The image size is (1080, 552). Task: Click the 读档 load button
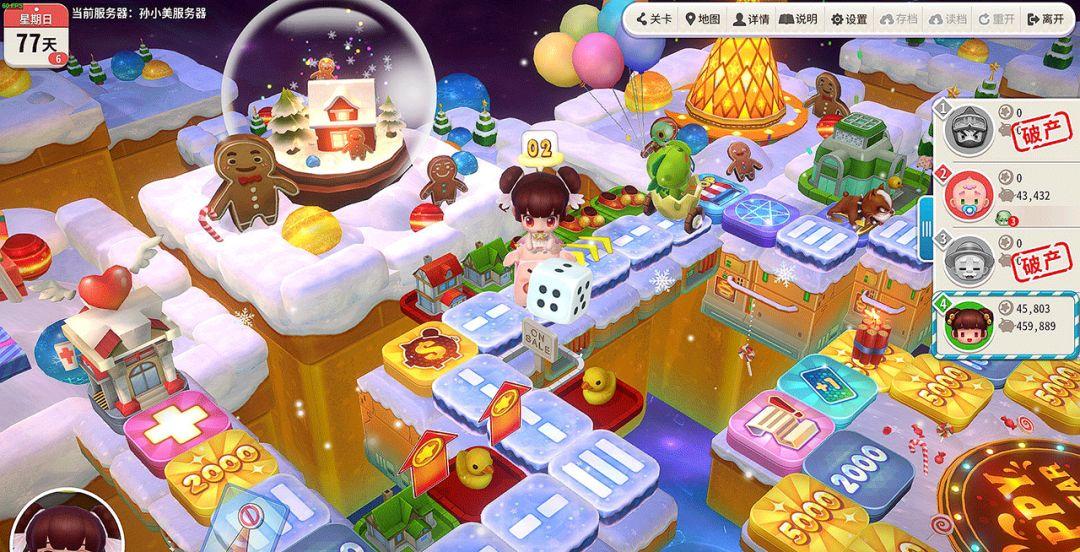[948, 19]
